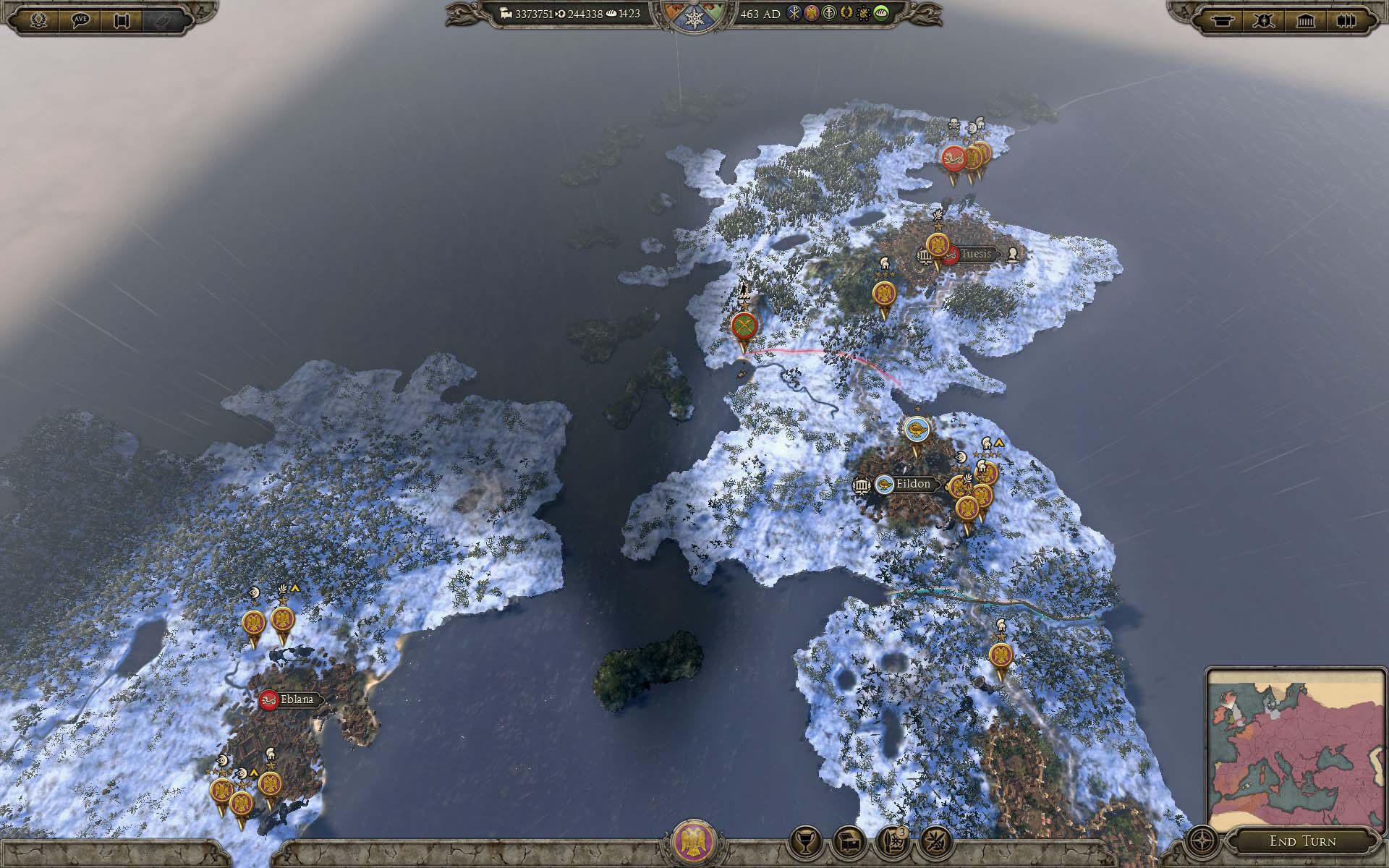The height and width of the screenshot is (868, 1389).
Task: End the current turn
Action: click(1302, 841)
